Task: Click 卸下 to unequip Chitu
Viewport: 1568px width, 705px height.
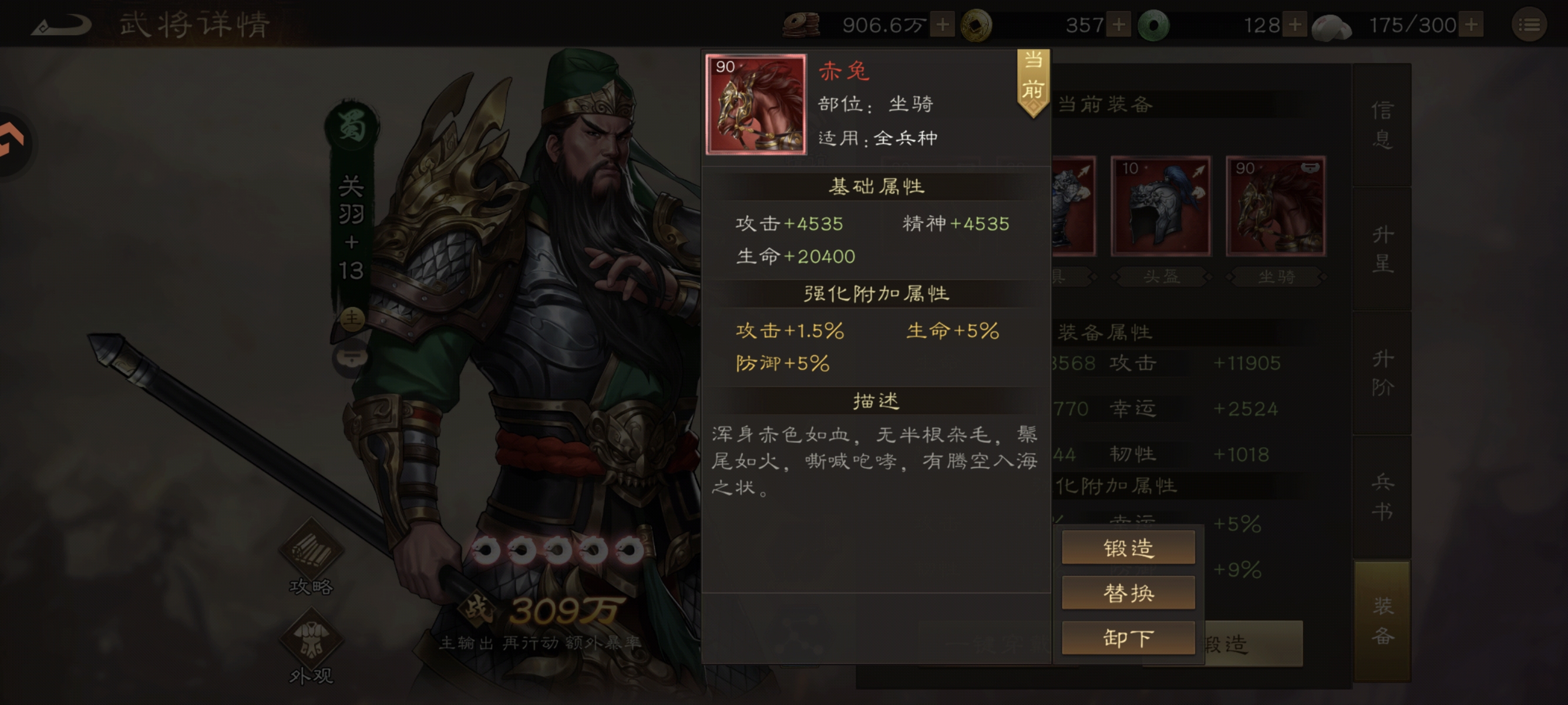Action: (1128, 638)
